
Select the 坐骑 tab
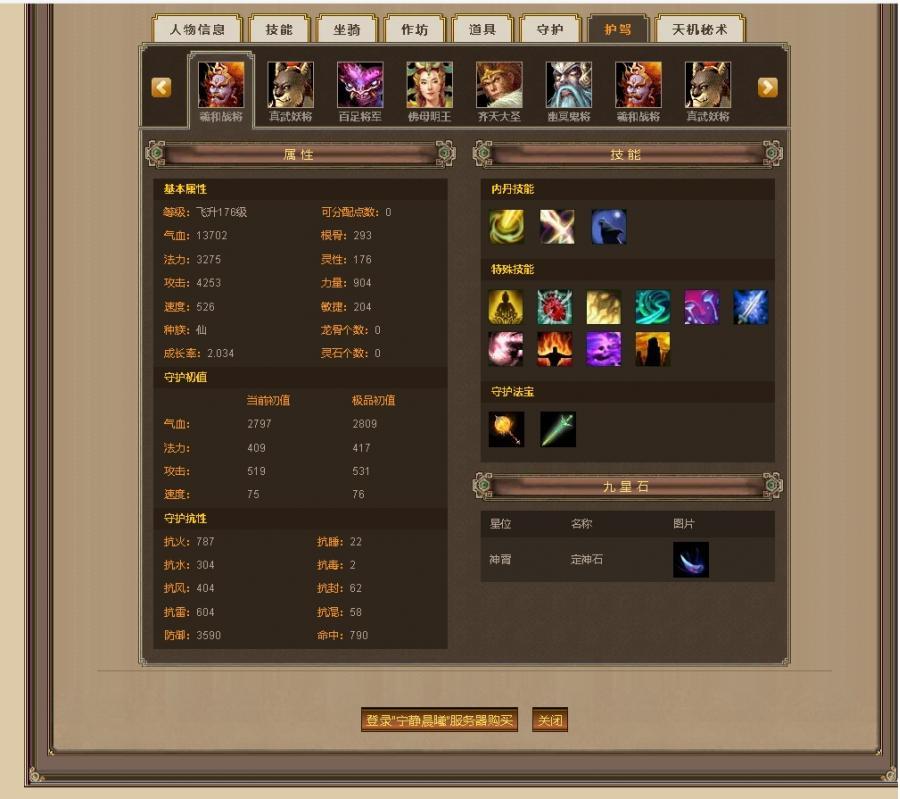click(347, 30)
